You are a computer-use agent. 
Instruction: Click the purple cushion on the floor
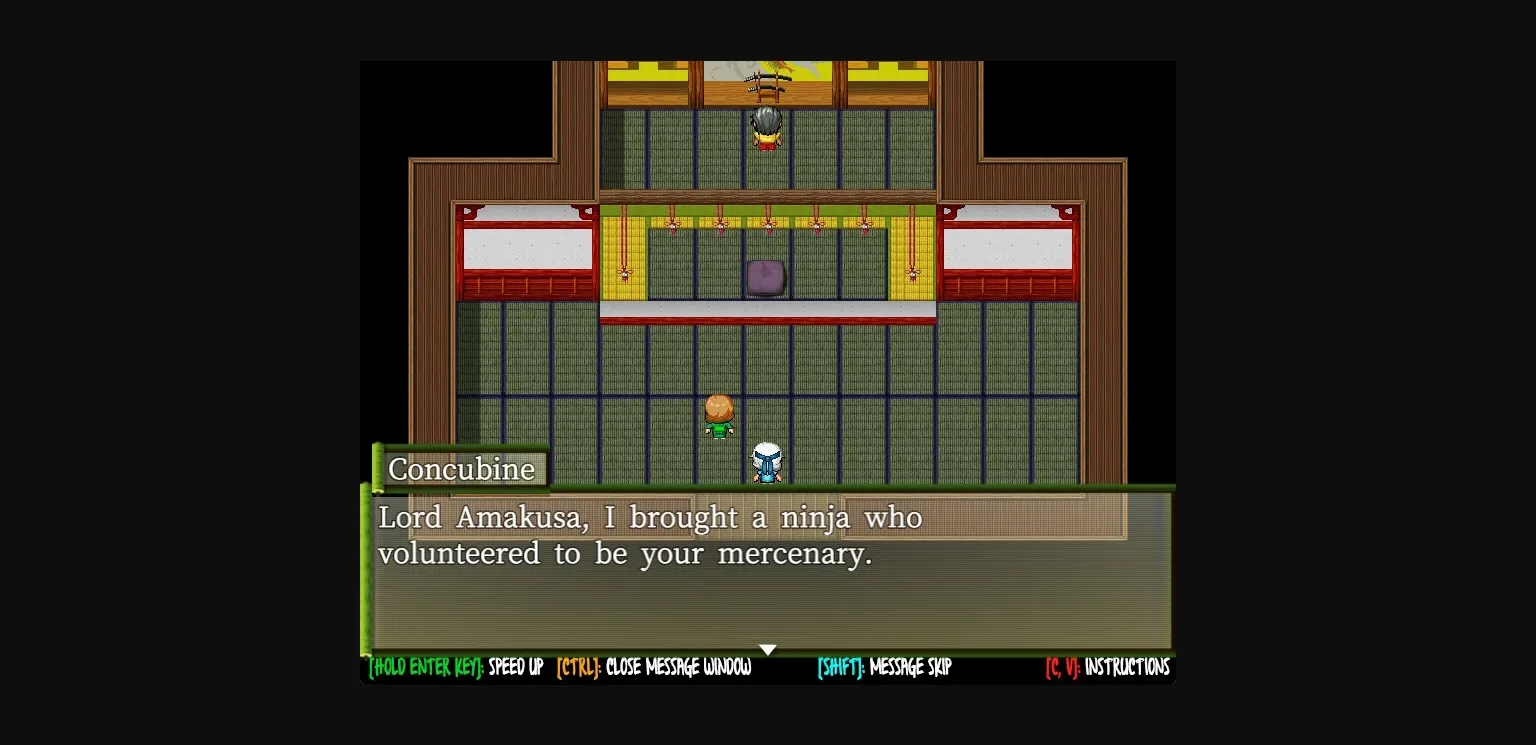tap(765, 278)
